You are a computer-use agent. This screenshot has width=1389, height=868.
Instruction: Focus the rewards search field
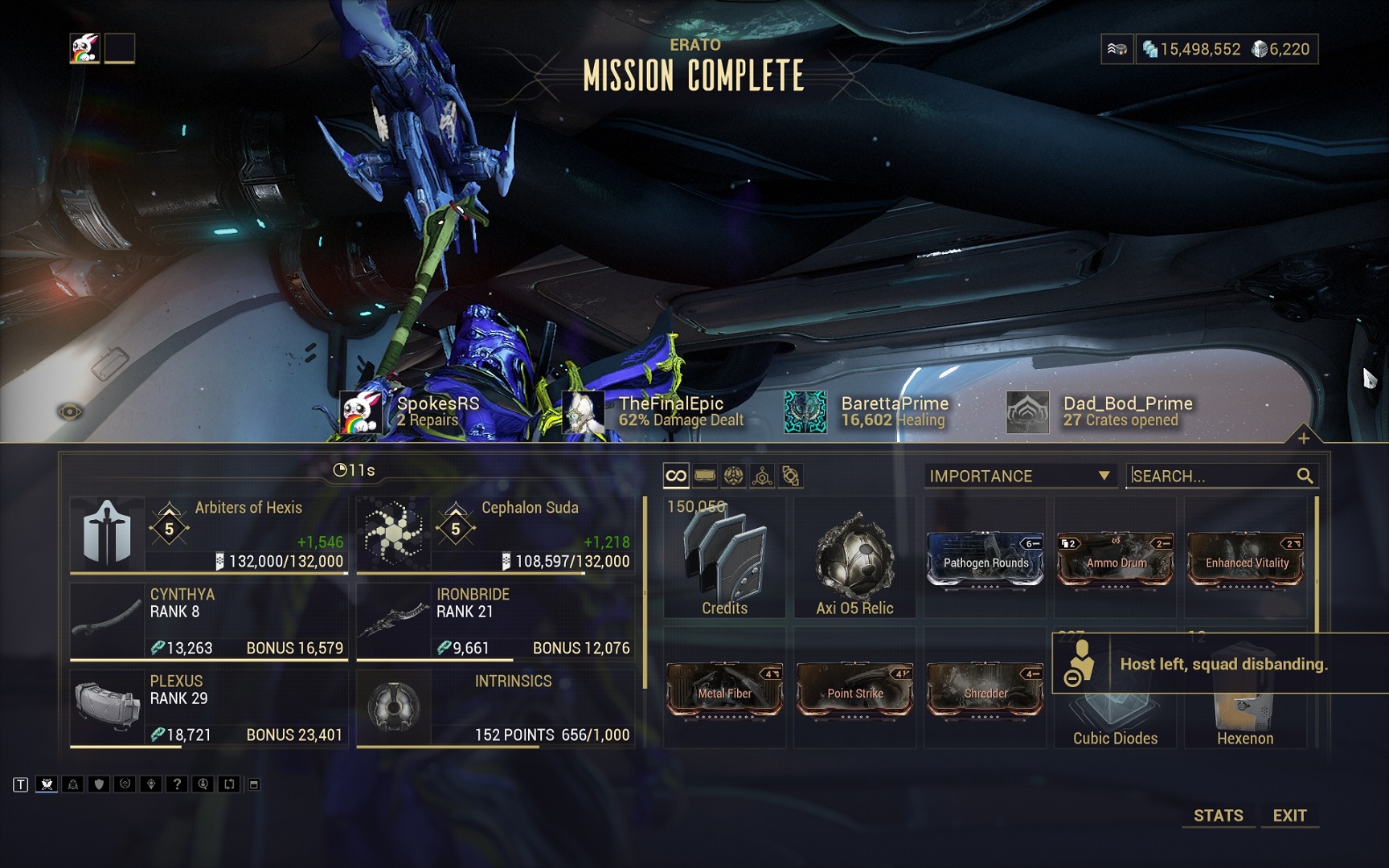tap(1214, 476)
